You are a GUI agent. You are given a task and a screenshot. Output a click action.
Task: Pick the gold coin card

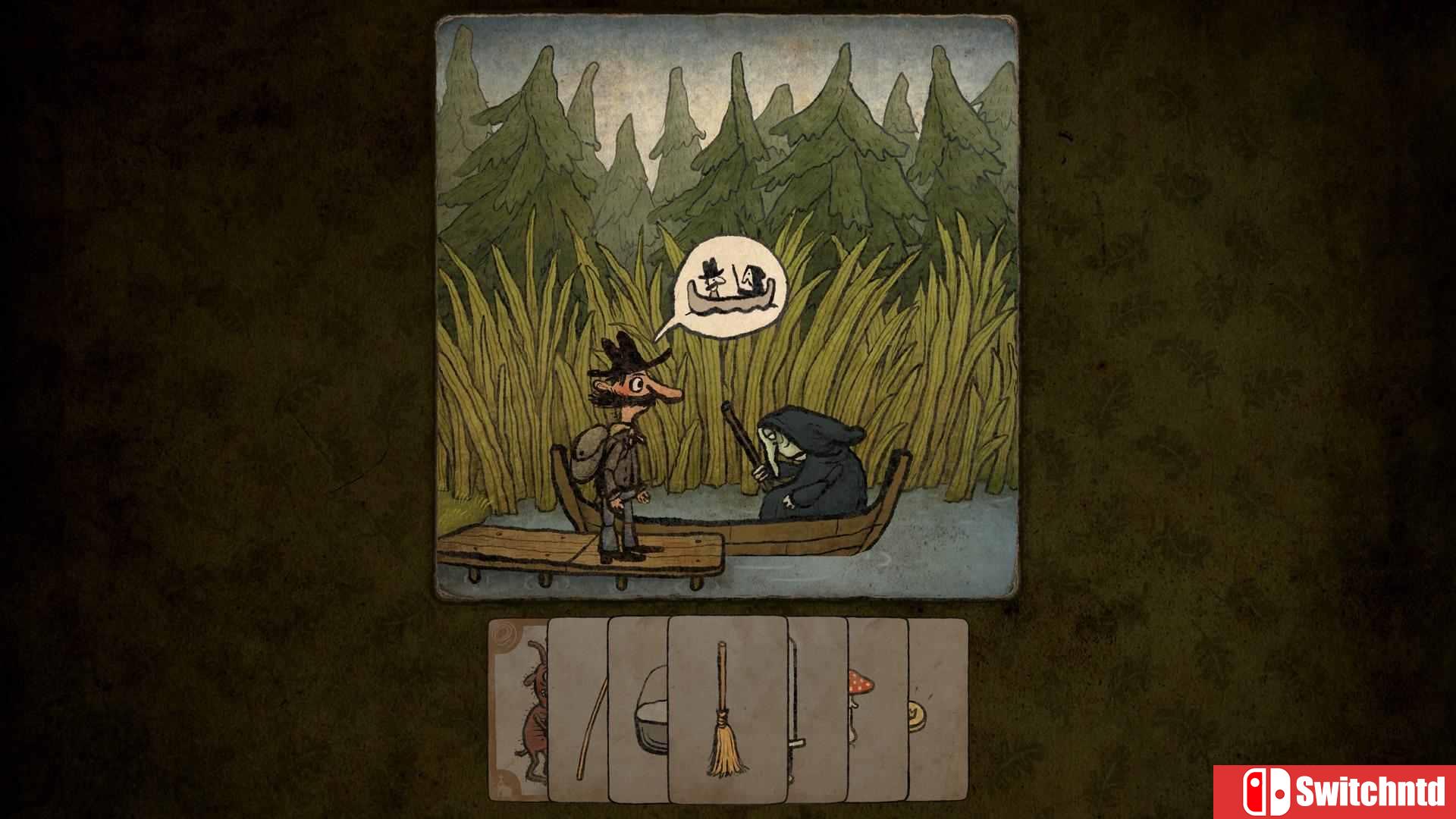point(937,709)
